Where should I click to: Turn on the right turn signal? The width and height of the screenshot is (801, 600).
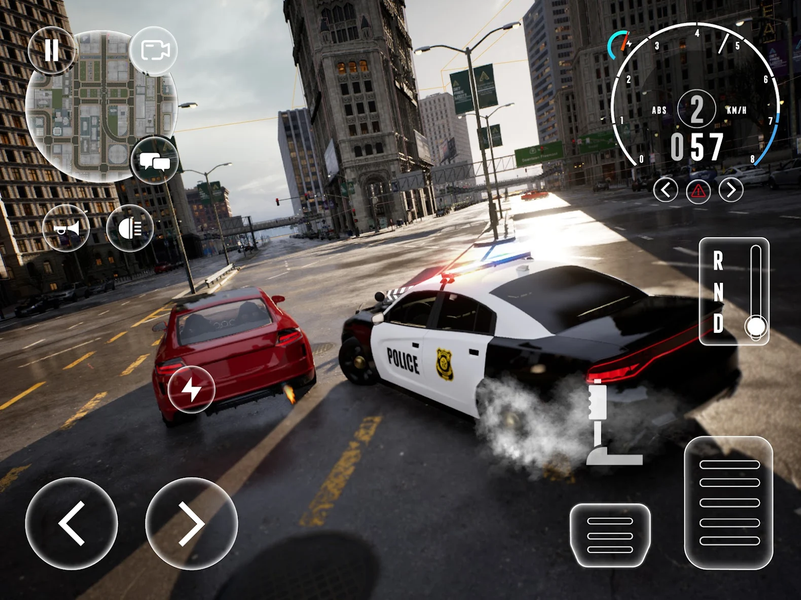731,189
